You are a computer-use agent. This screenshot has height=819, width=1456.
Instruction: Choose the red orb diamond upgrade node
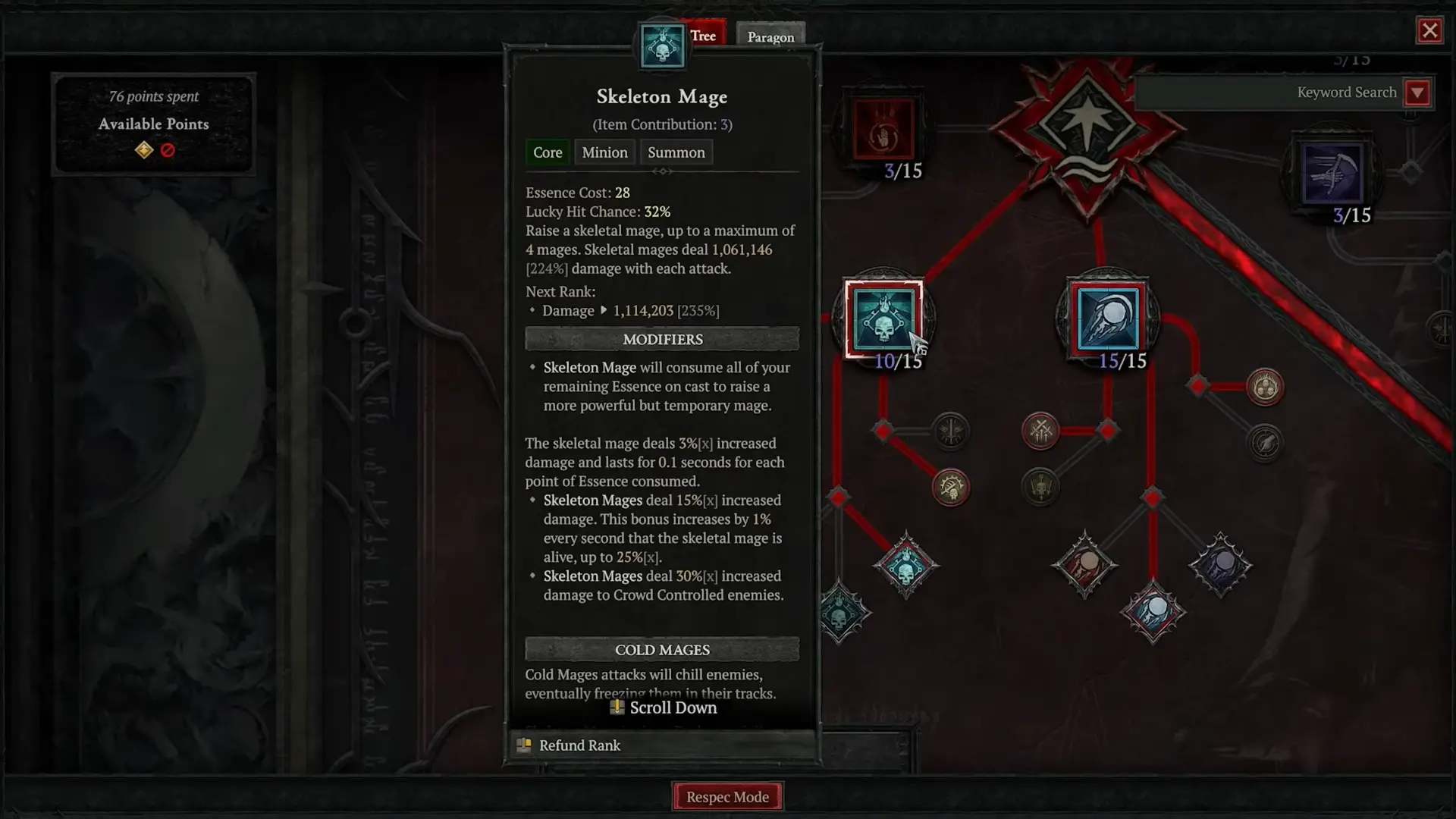click(x=1084, y=565)
